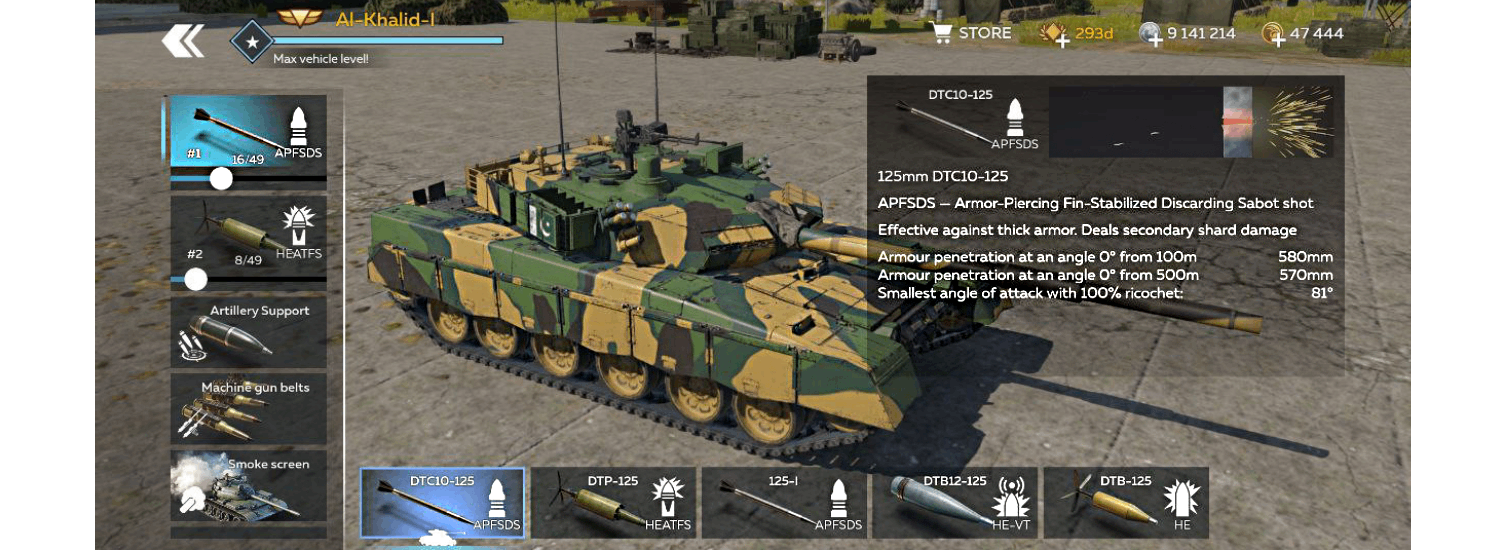Choose the DTP-125 HEATFS shell
Viewport: 1500px width, 550px height.
click(613, 503)
